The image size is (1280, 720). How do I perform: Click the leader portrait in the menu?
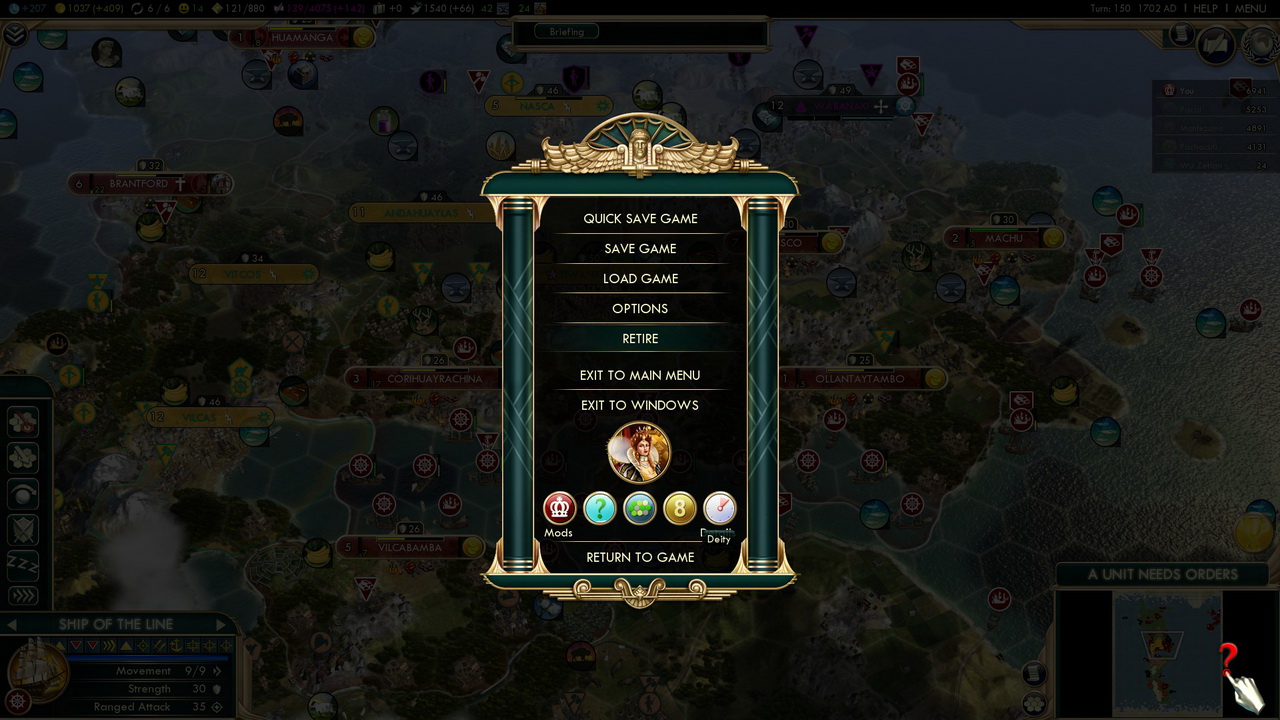point(639,452)
